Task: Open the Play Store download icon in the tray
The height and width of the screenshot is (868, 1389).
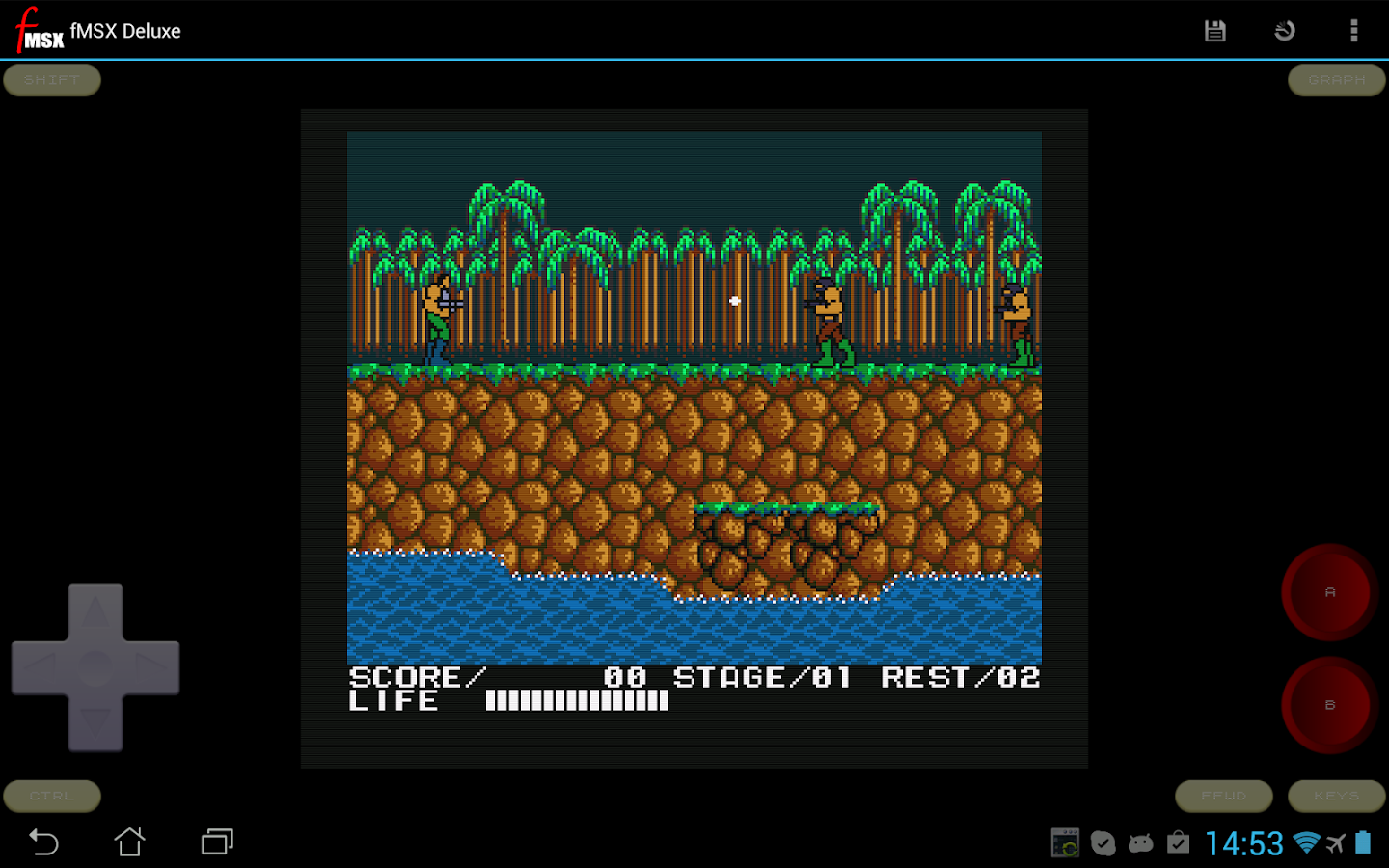Action: 1179,842
